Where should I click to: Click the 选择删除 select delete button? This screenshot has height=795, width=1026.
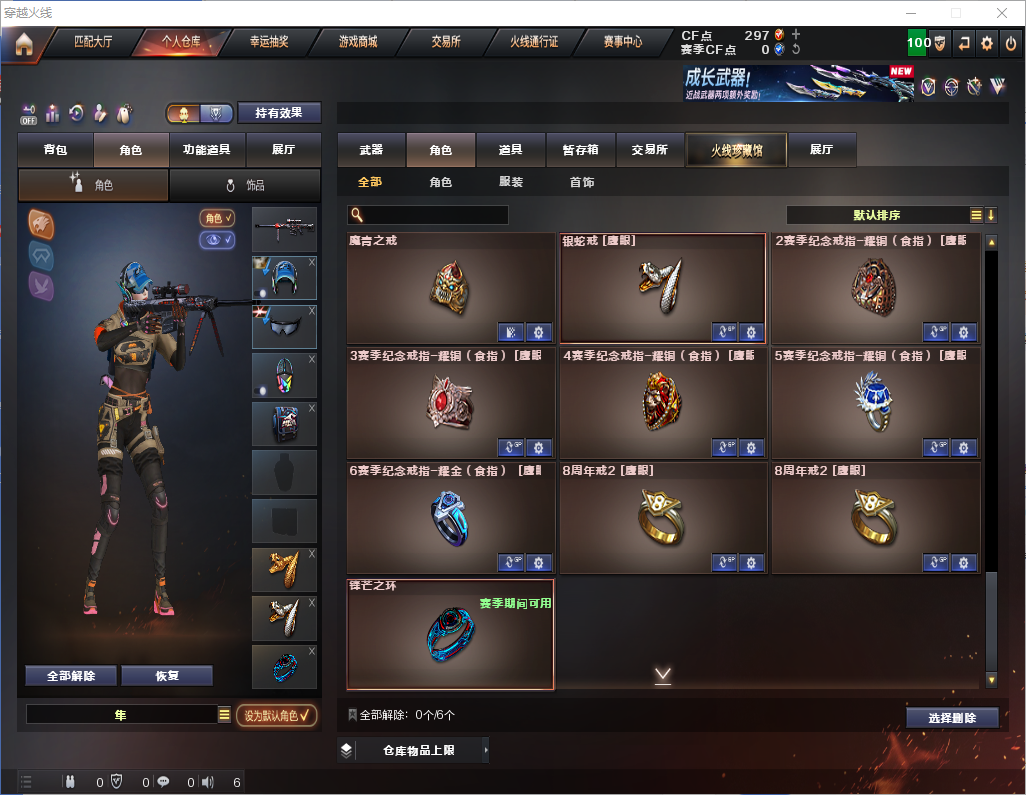(x=952, y=718)
